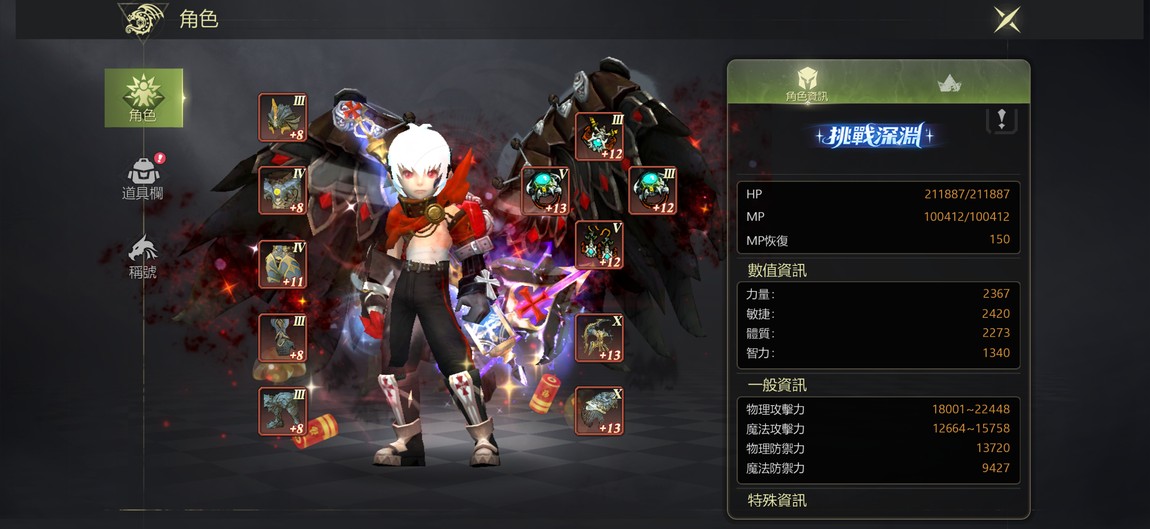The width and height of the screenshot is (1150, 529).
Task: Click the exclamation mark info button
Action: click(x=1001, y=121)
